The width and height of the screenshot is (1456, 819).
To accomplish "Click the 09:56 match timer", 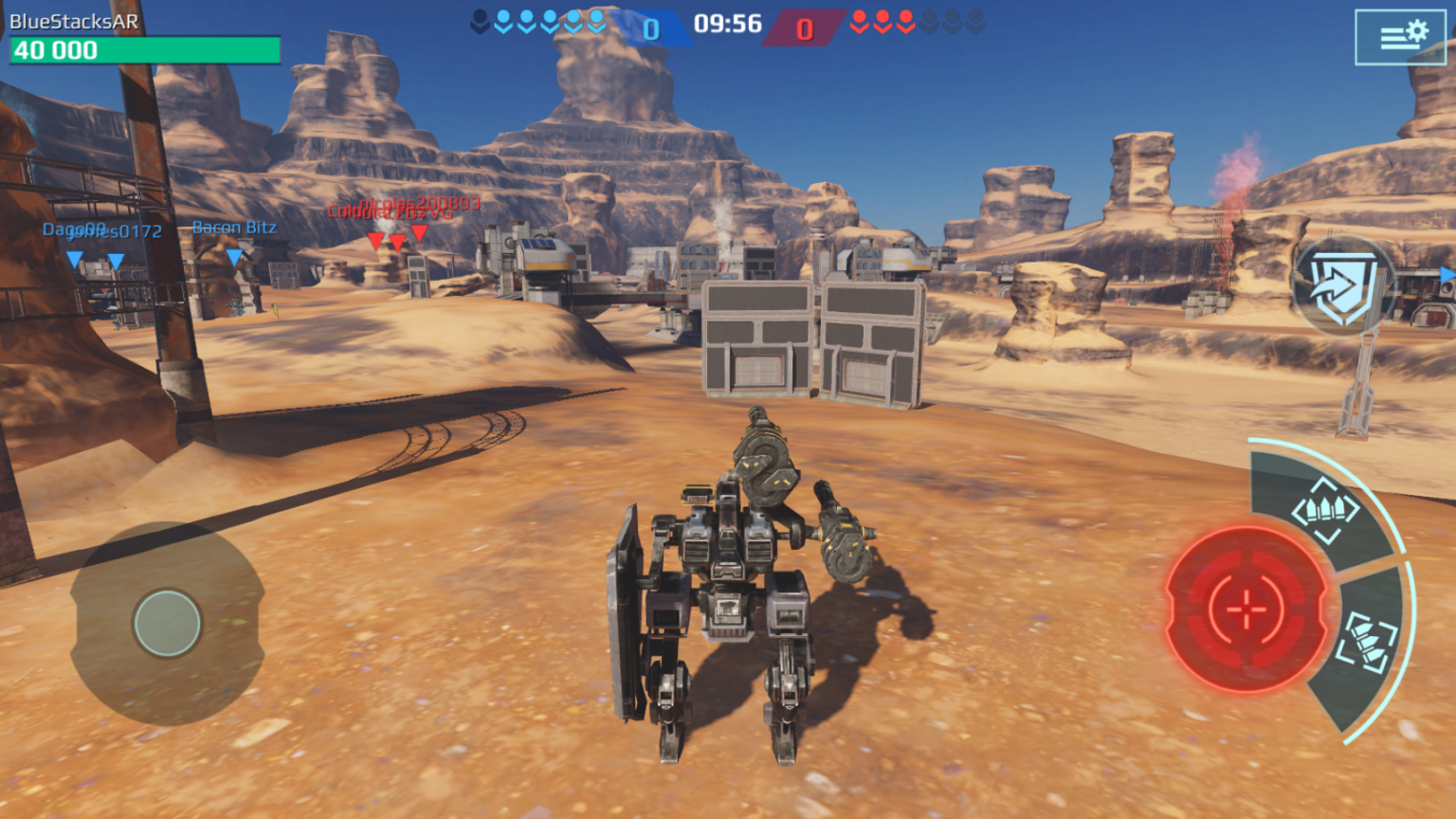I will click(x=730, y=25).
